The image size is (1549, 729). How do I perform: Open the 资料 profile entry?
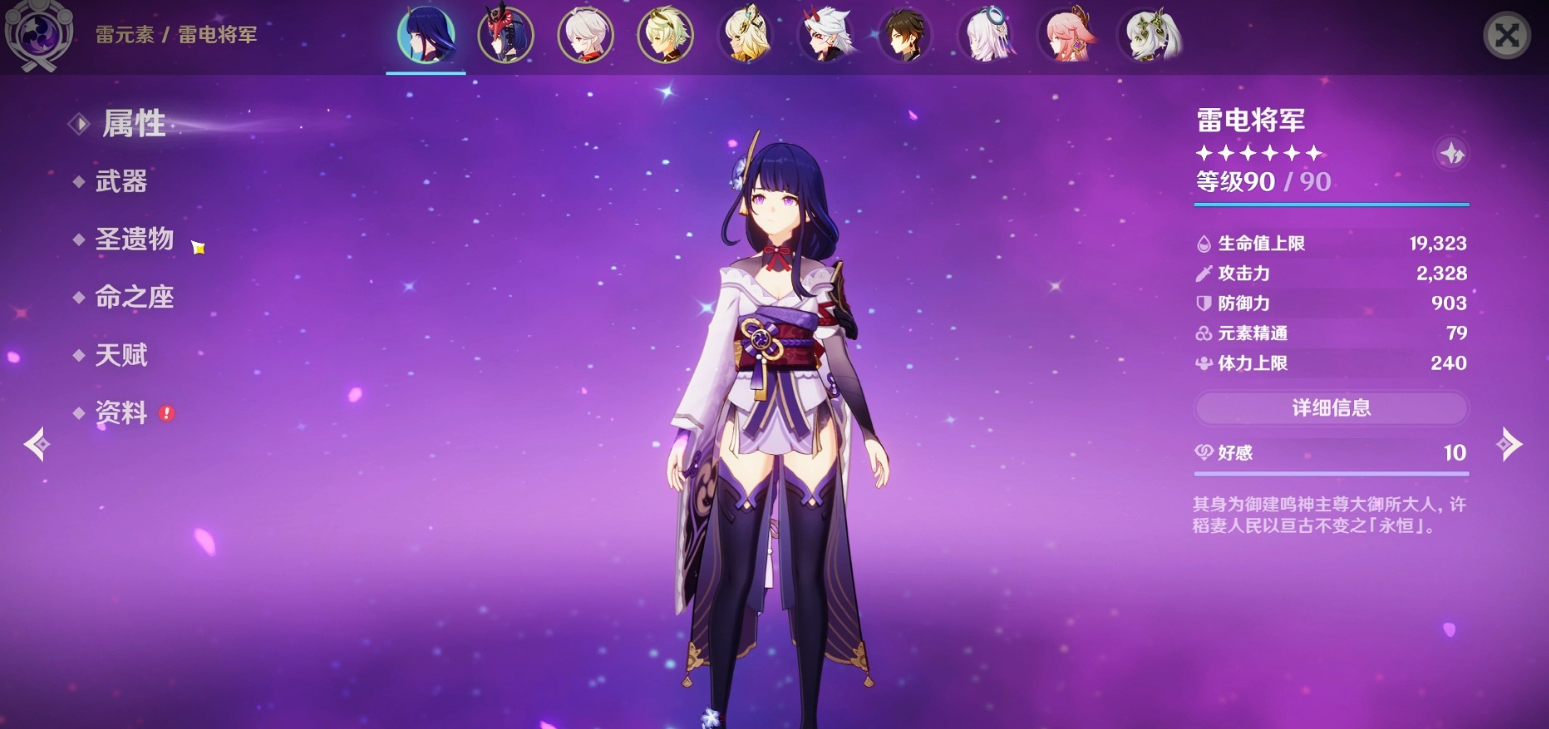point(121,414)
